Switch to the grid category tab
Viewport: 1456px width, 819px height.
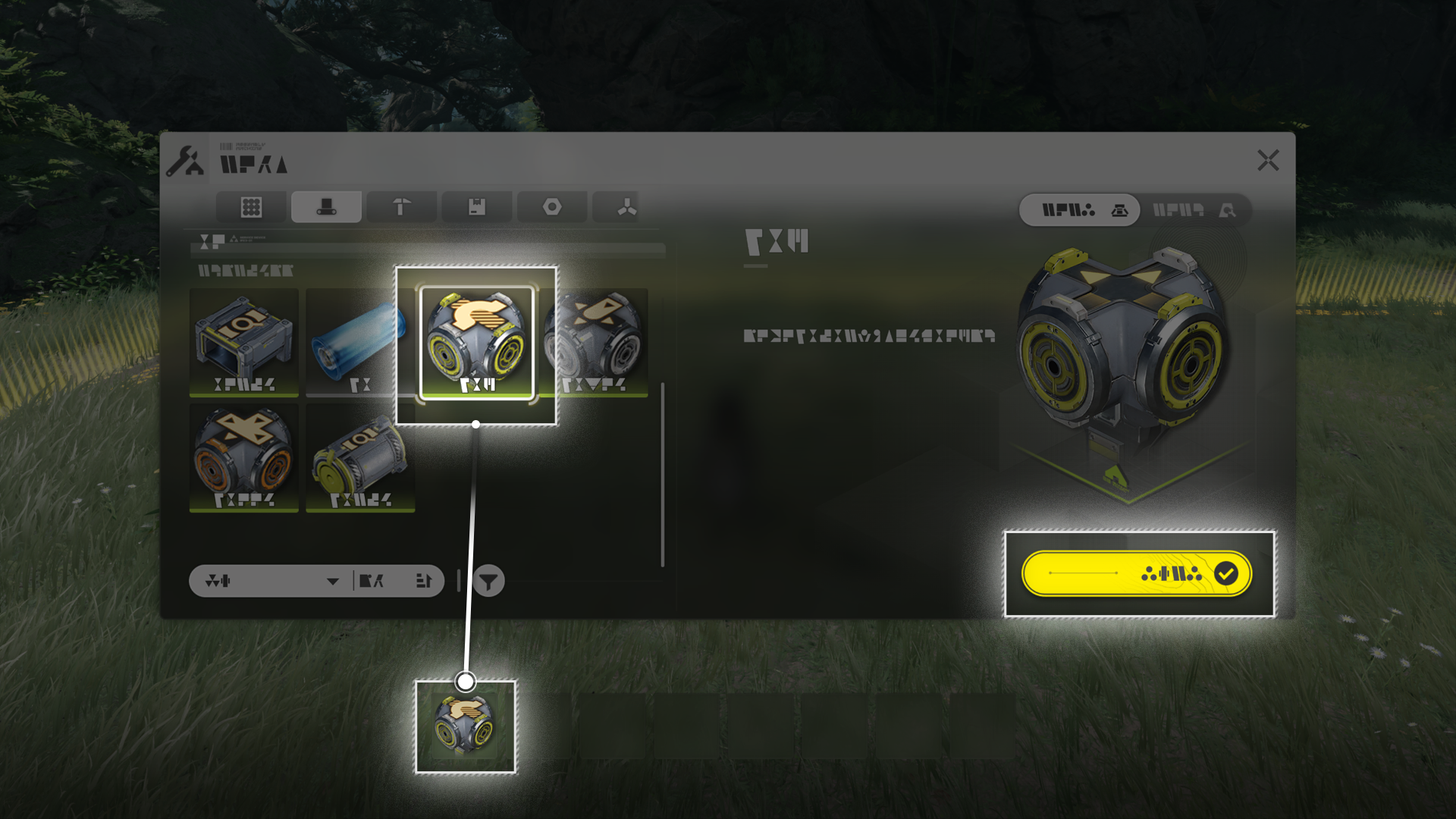pos(251,207)
